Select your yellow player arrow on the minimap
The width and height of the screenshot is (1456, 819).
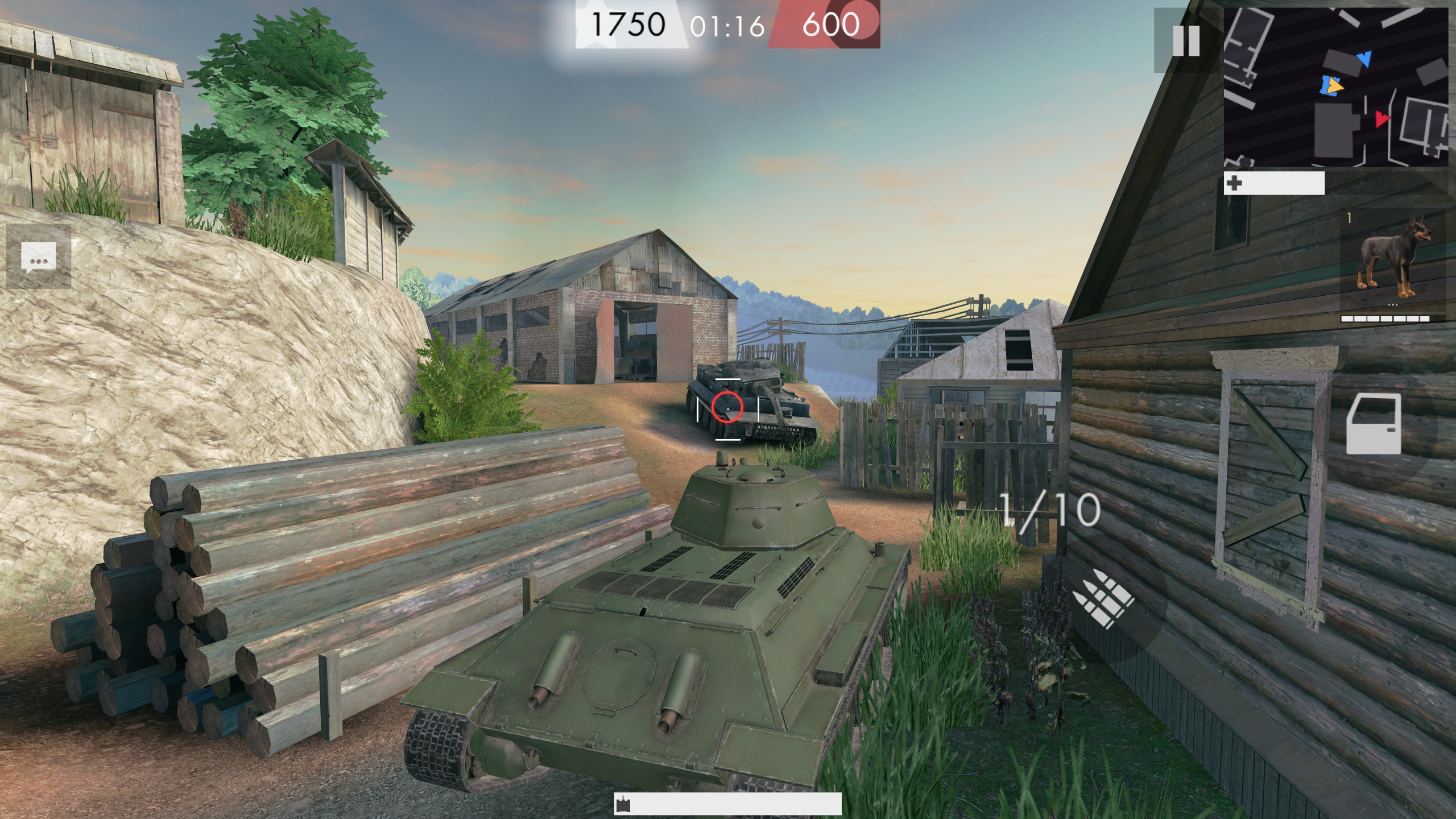(1335, 86)
